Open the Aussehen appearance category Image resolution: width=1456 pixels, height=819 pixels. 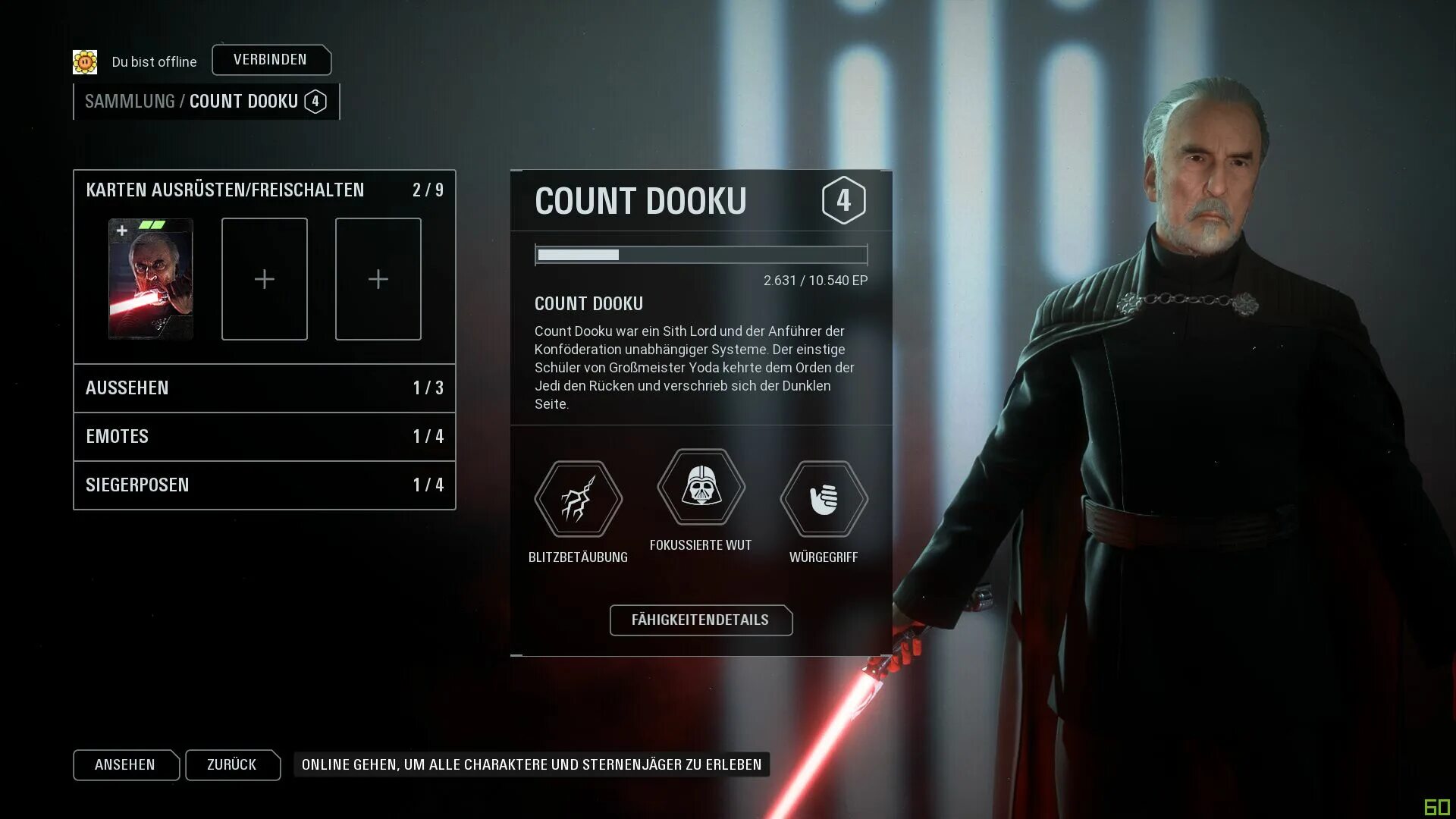point(264,388)
